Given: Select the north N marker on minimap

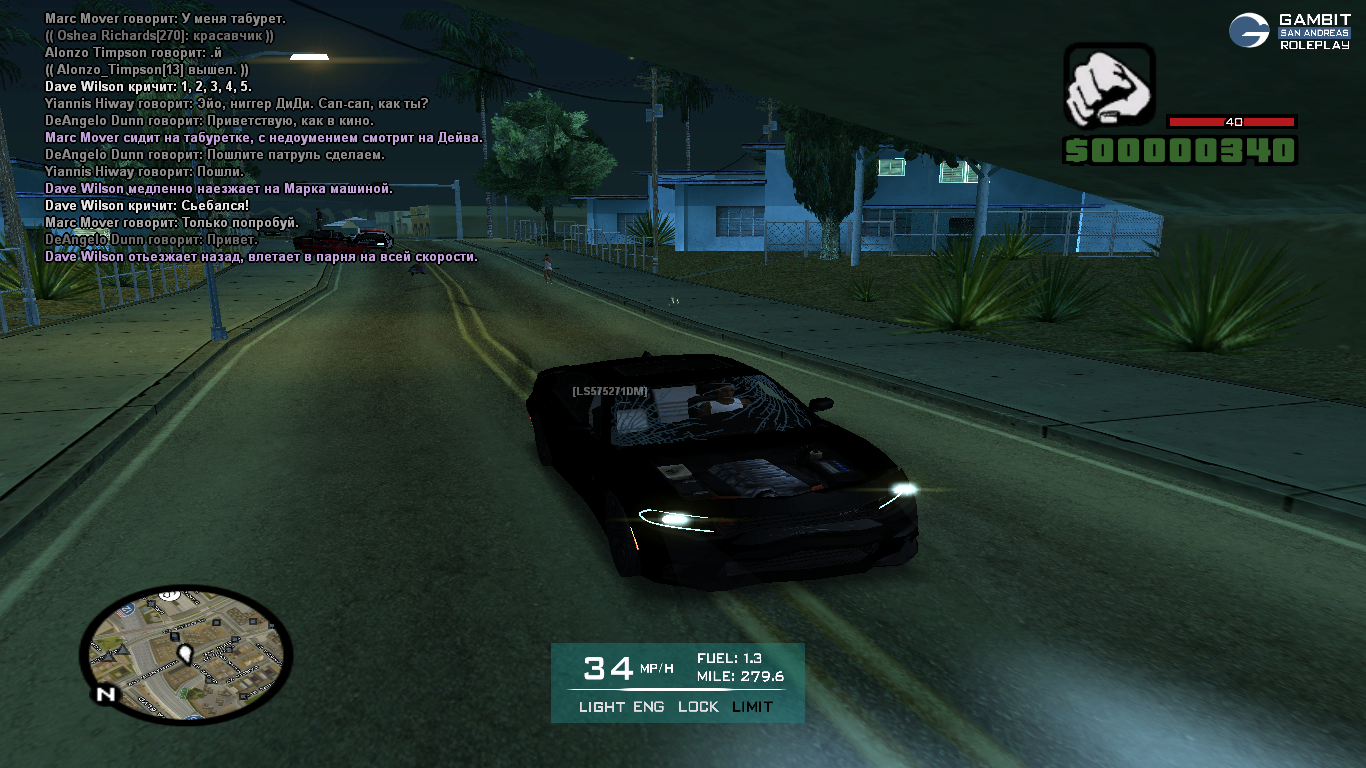Looking at the screenshot, I should 104,693.
